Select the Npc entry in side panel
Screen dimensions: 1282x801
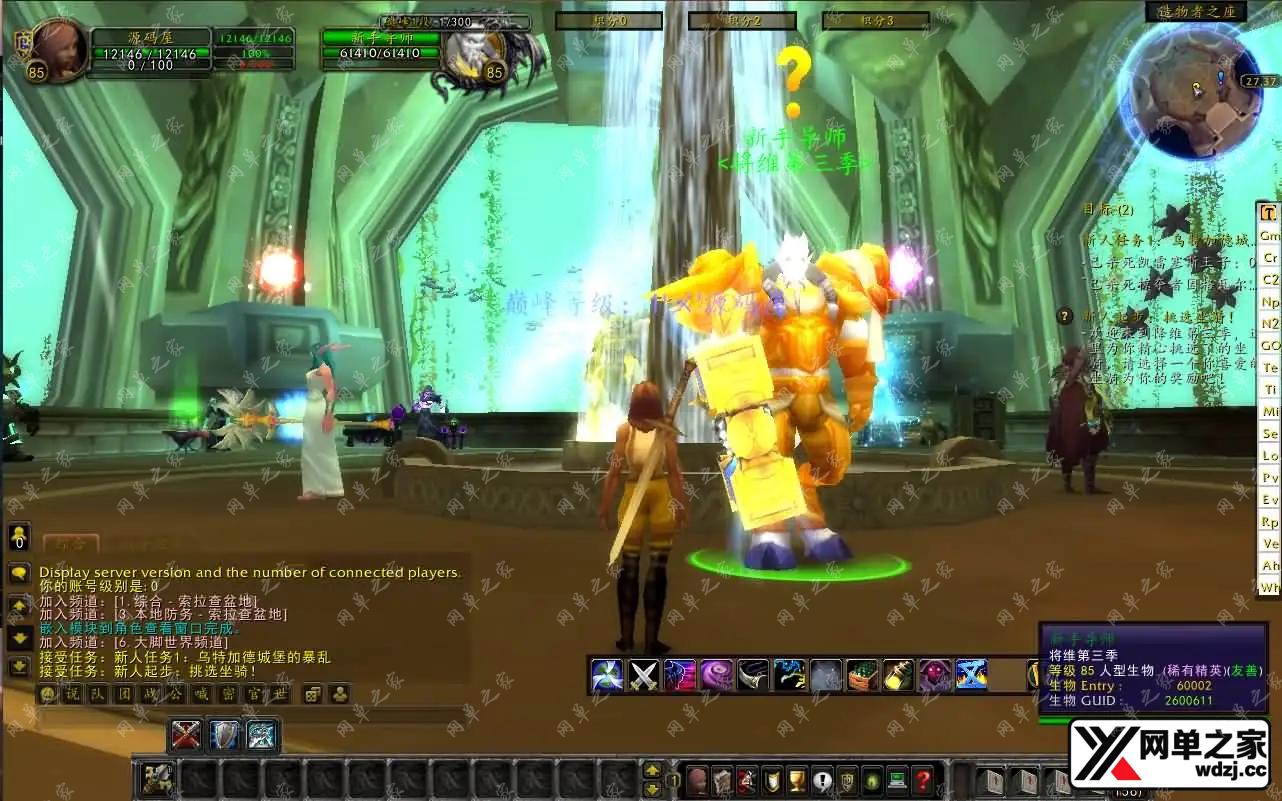[x=1269, y=301]
